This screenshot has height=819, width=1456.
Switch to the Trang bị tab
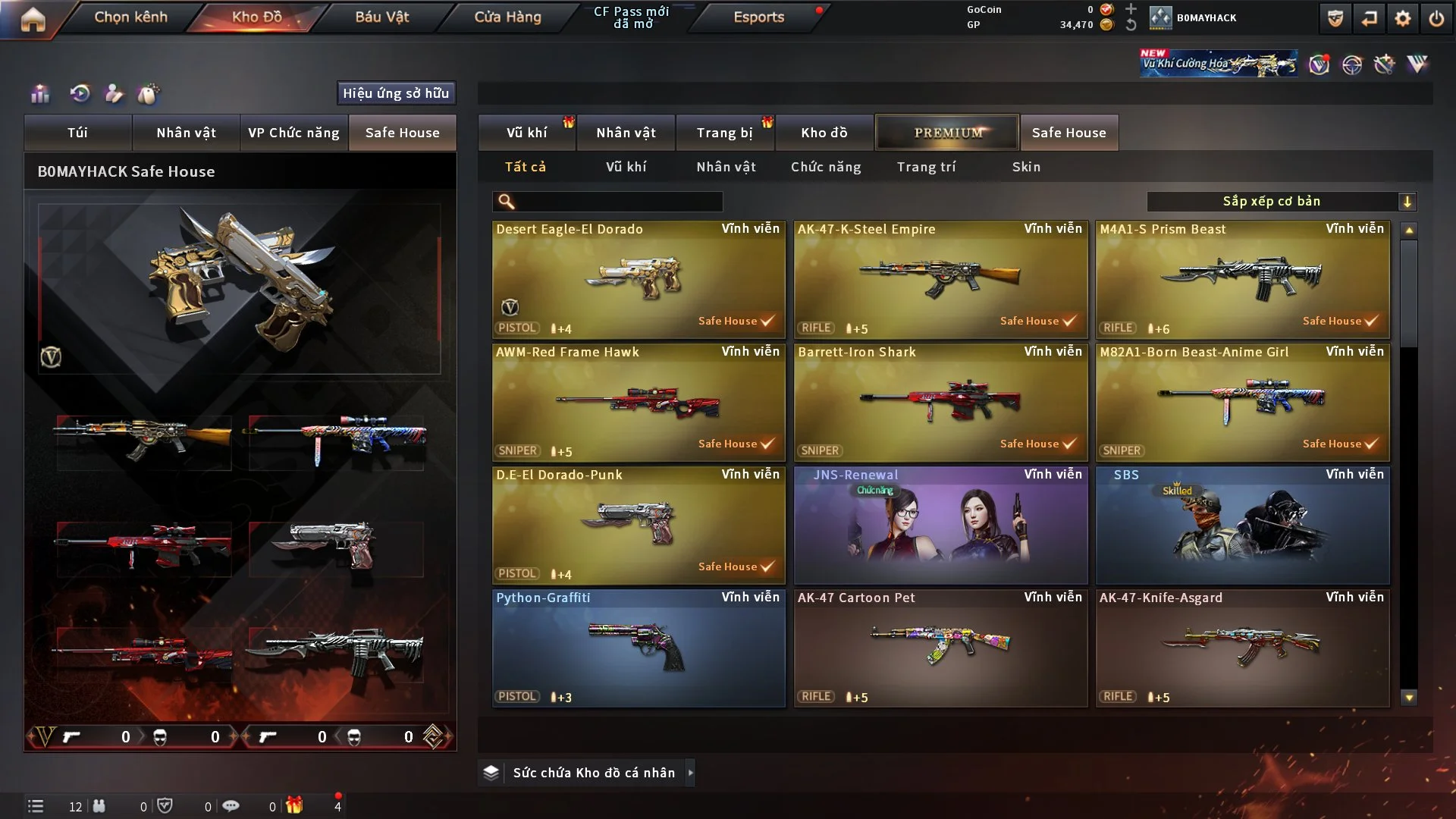click(724, 133)
